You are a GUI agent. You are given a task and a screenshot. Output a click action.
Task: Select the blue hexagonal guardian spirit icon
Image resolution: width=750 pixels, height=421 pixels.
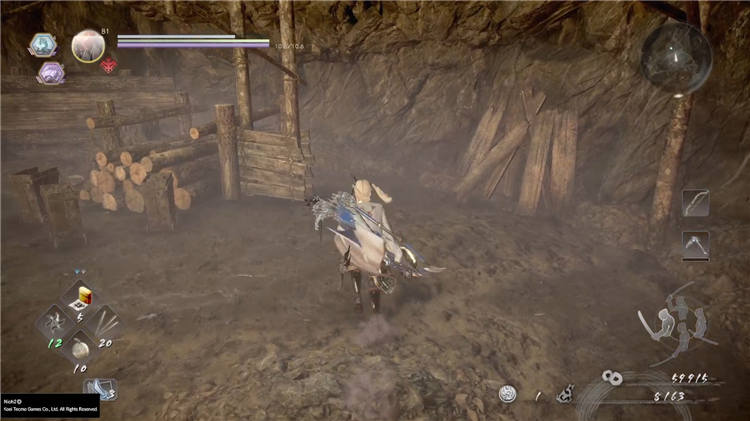(43, 45)
